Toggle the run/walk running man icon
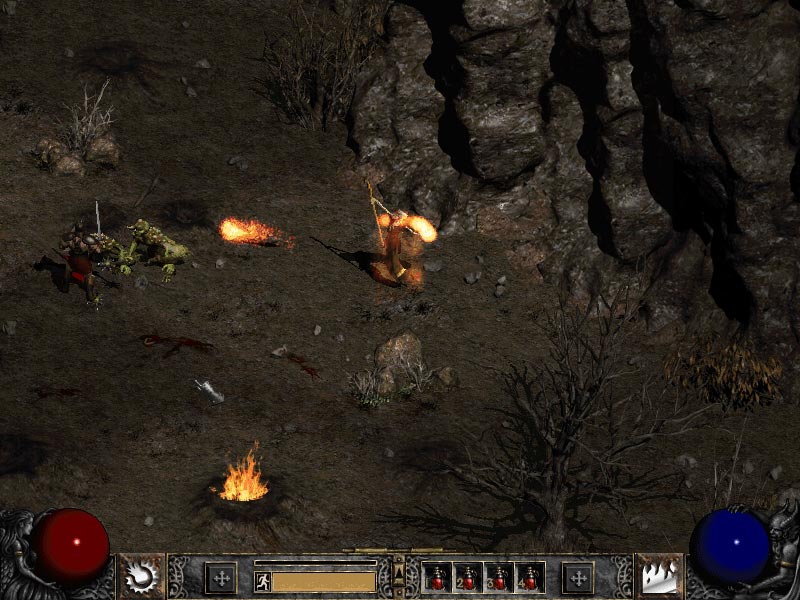Viewport: 800px width, 600px height. pos(262,581)
